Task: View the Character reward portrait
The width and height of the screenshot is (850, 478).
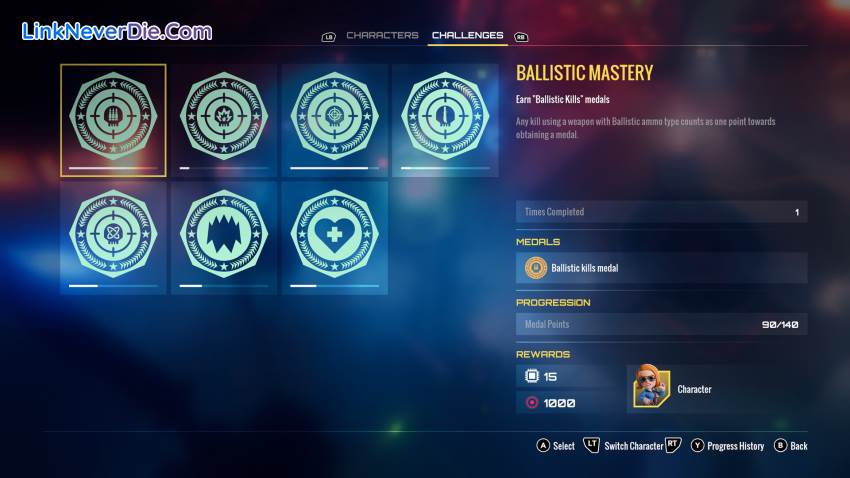Action: [648, 387]
